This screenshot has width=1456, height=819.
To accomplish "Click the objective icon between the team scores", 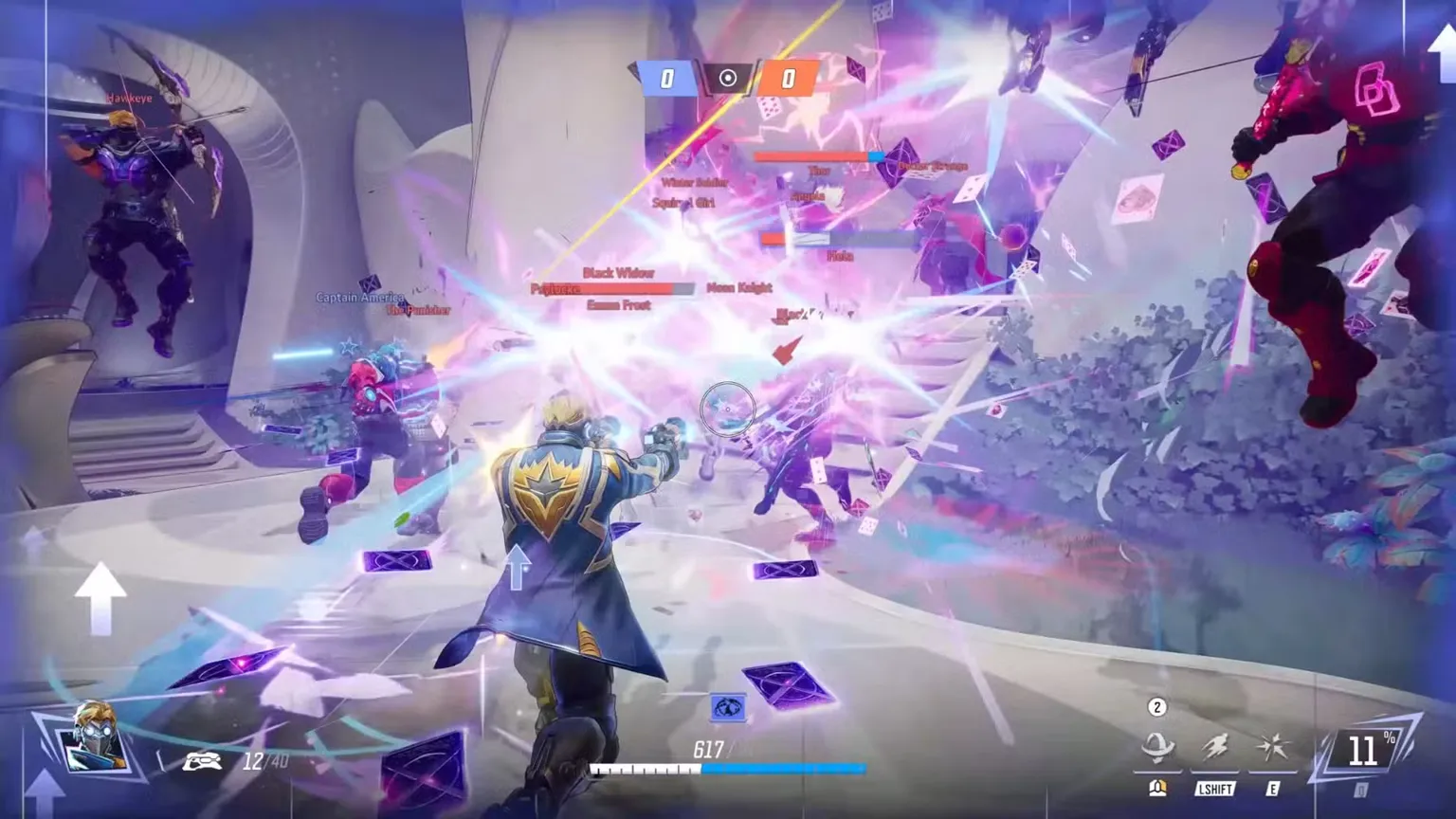I will tap(727, 79).
